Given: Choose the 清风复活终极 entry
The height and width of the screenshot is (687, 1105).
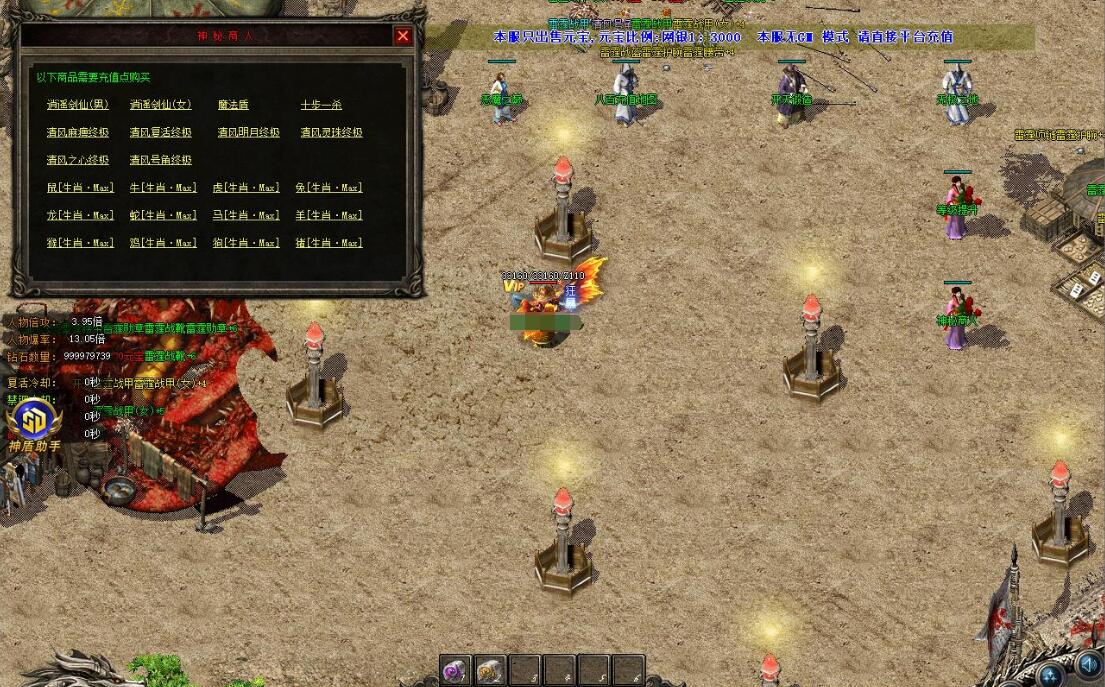Looking at the screenshot, I should click(160, 133).
